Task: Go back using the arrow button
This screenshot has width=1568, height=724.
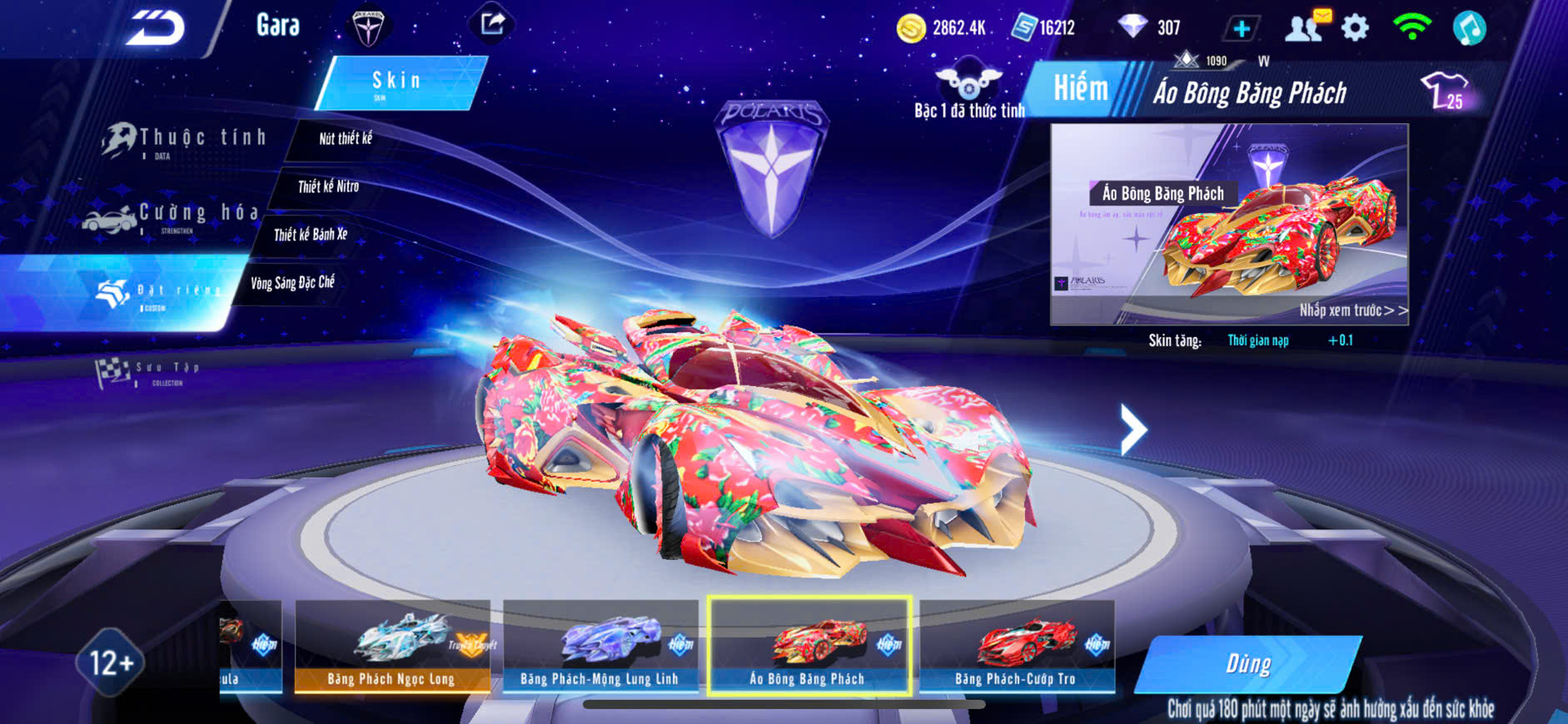Action: [156, 28]
